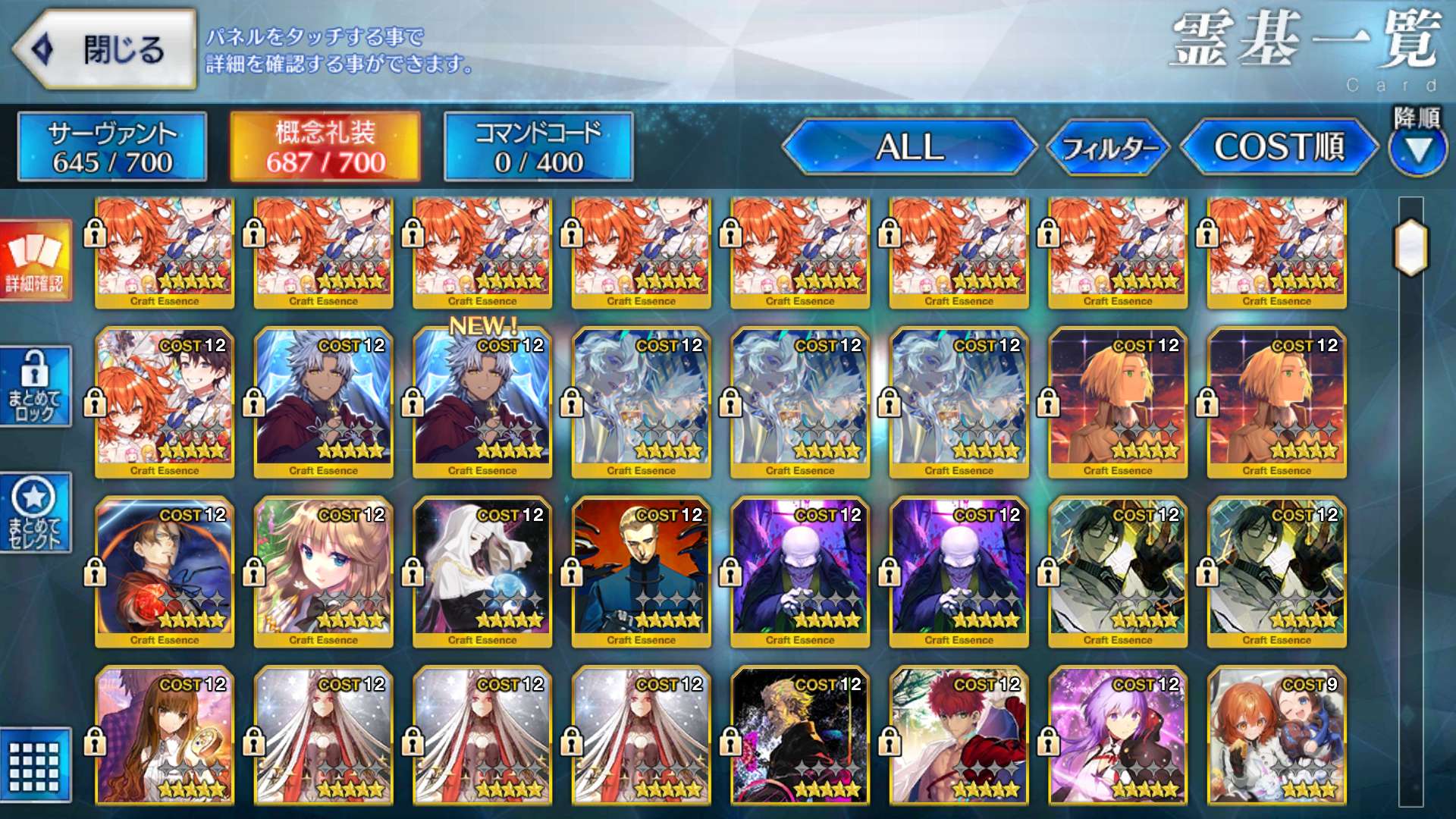The width and height of the screenshot is (1456, 819).
Task: Select the white-hooded figure with globe card
Action: click(482, 573)
